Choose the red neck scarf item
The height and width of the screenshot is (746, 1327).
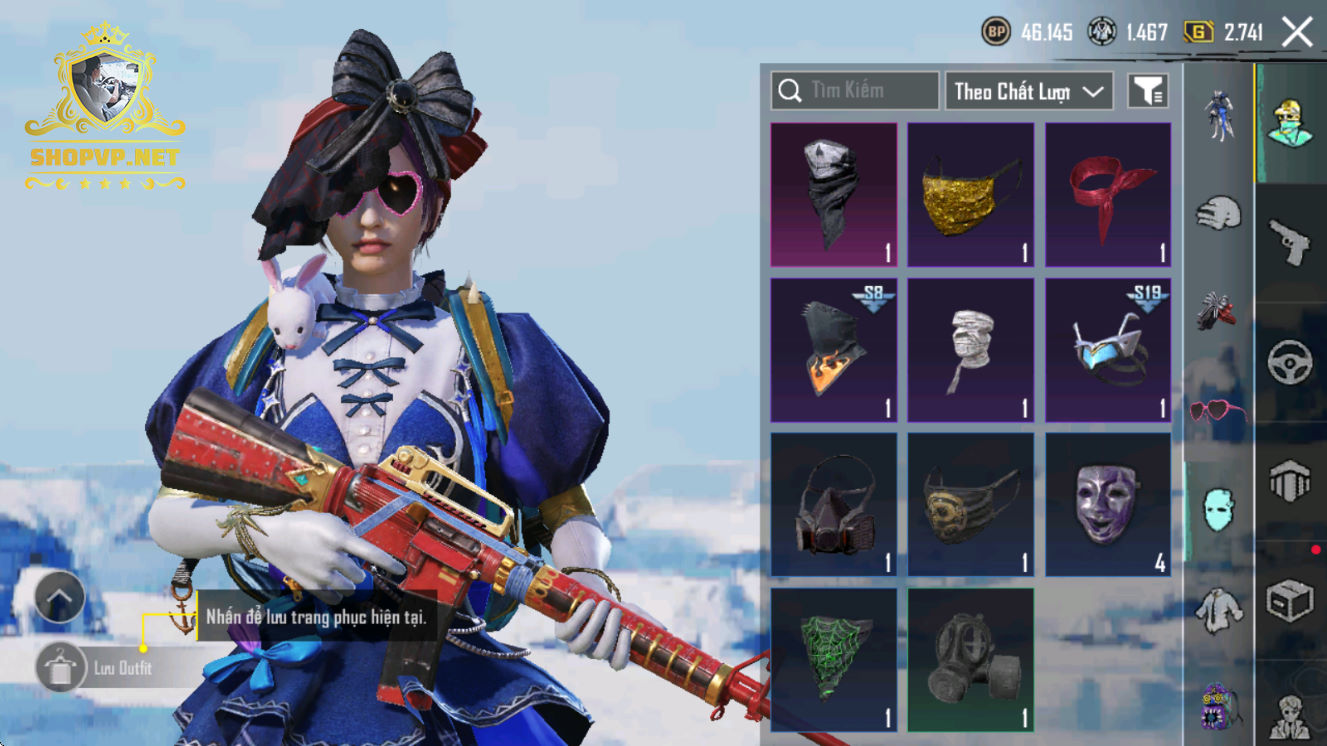point(1108,195)
